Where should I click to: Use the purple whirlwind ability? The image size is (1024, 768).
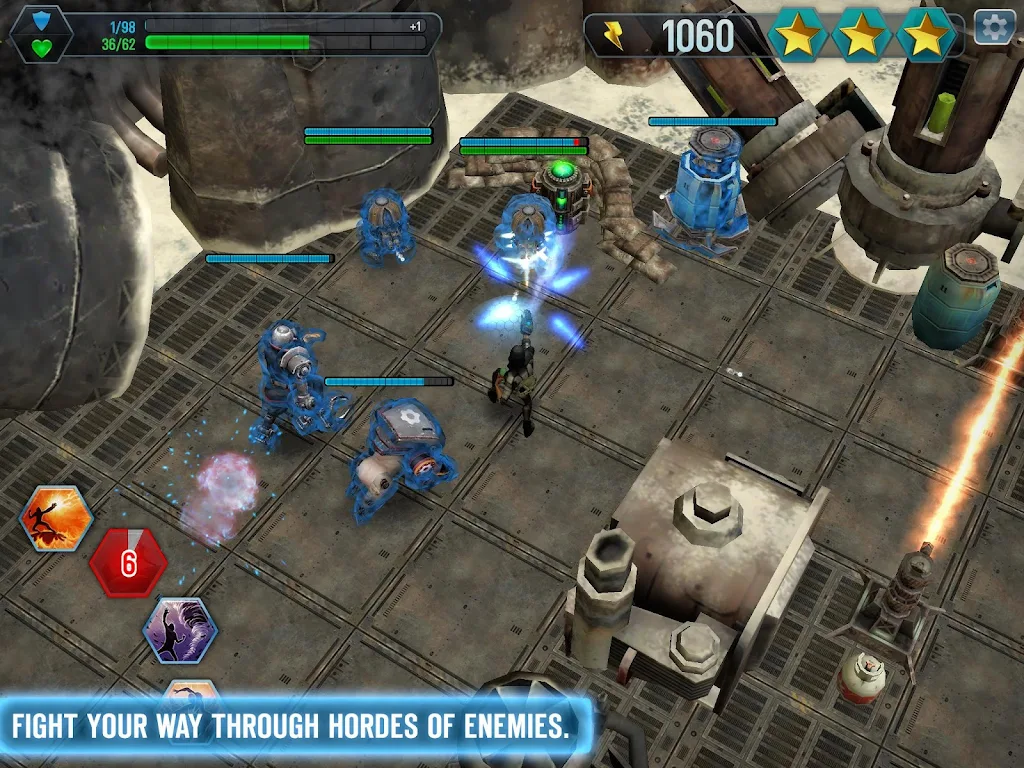click(180, 630)
